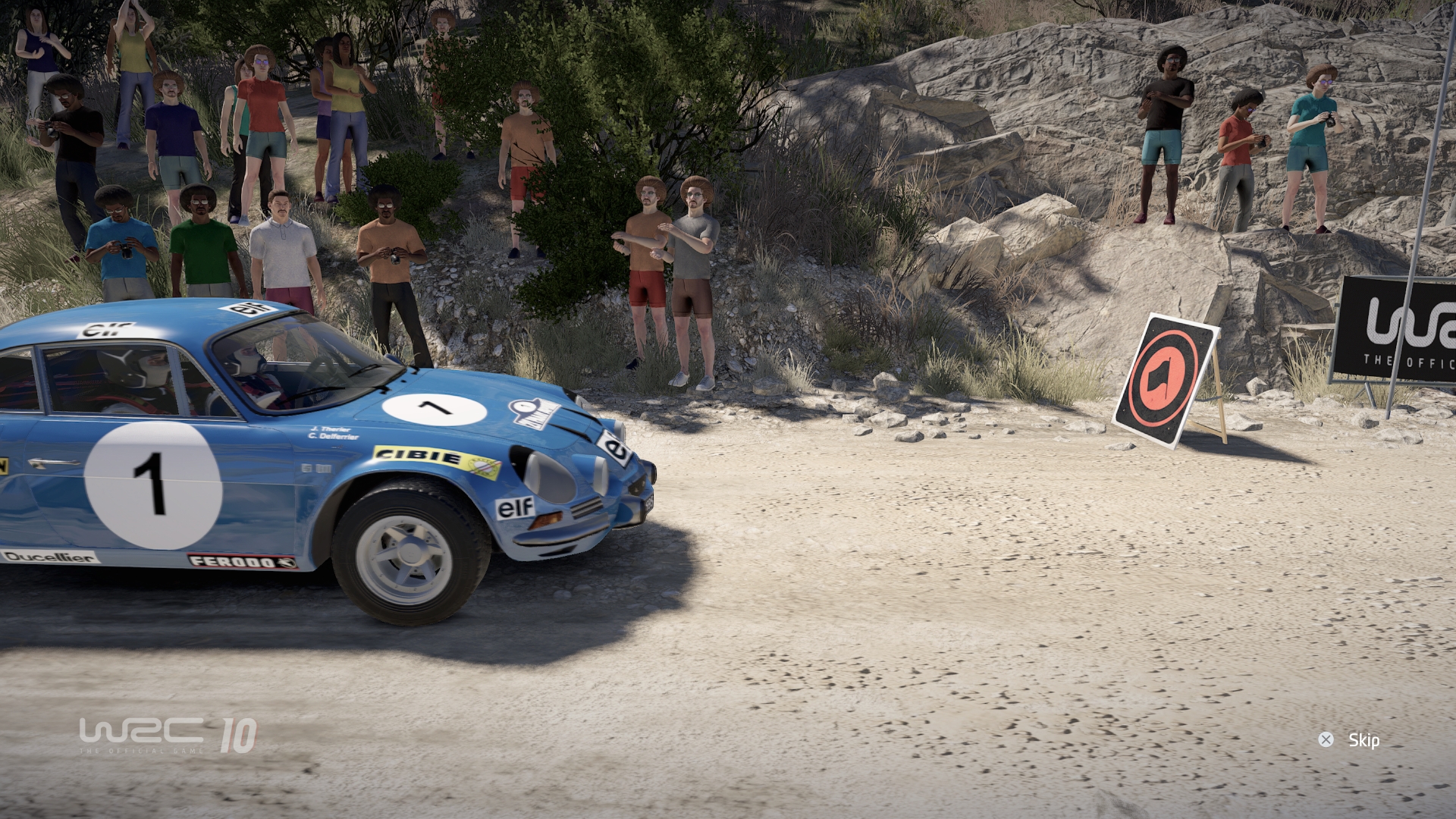Select the elf logo on the car hood
The image size is (1456, 819).
pos(516,506)
